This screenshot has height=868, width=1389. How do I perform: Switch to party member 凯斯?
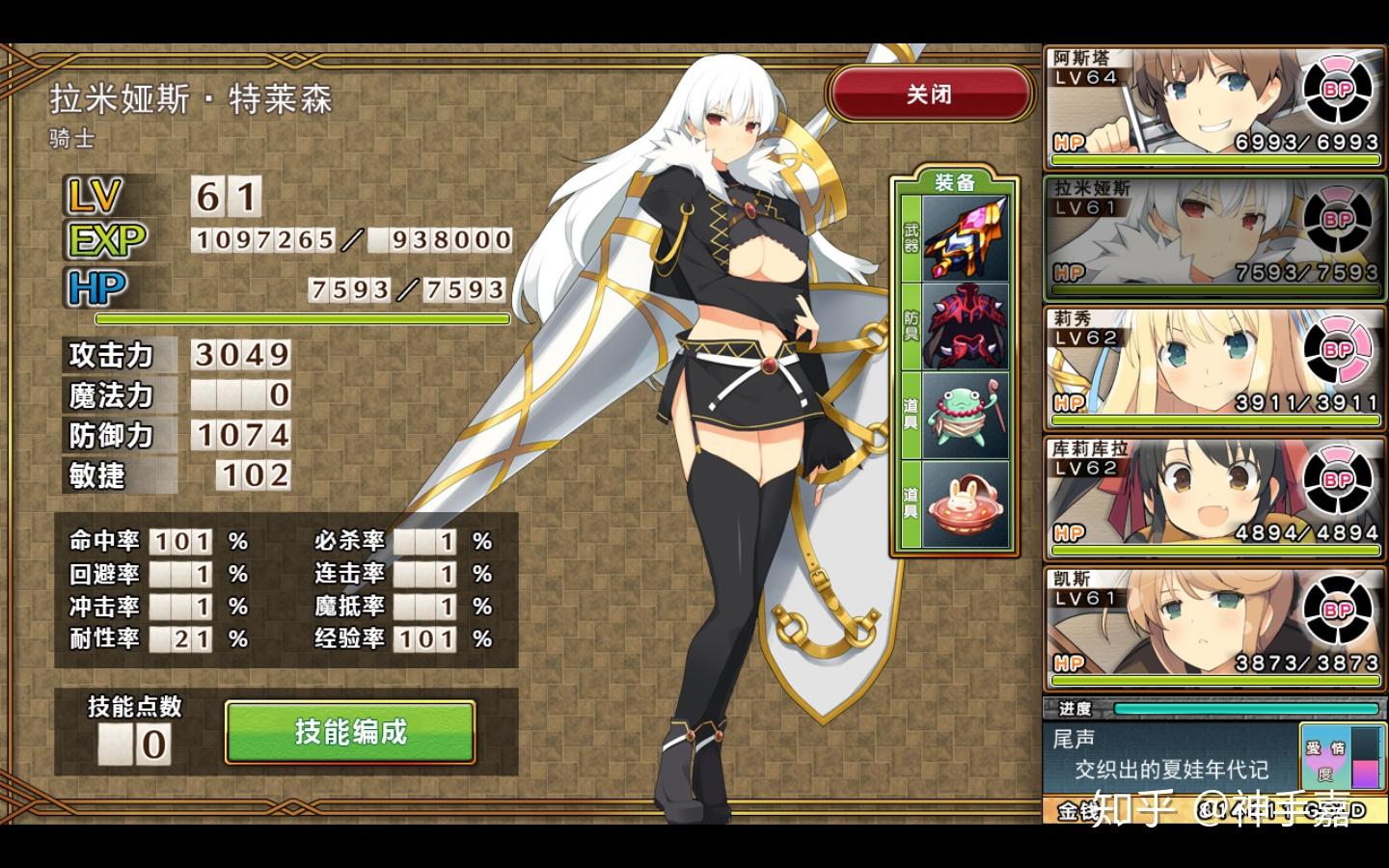pos(1213,627)
